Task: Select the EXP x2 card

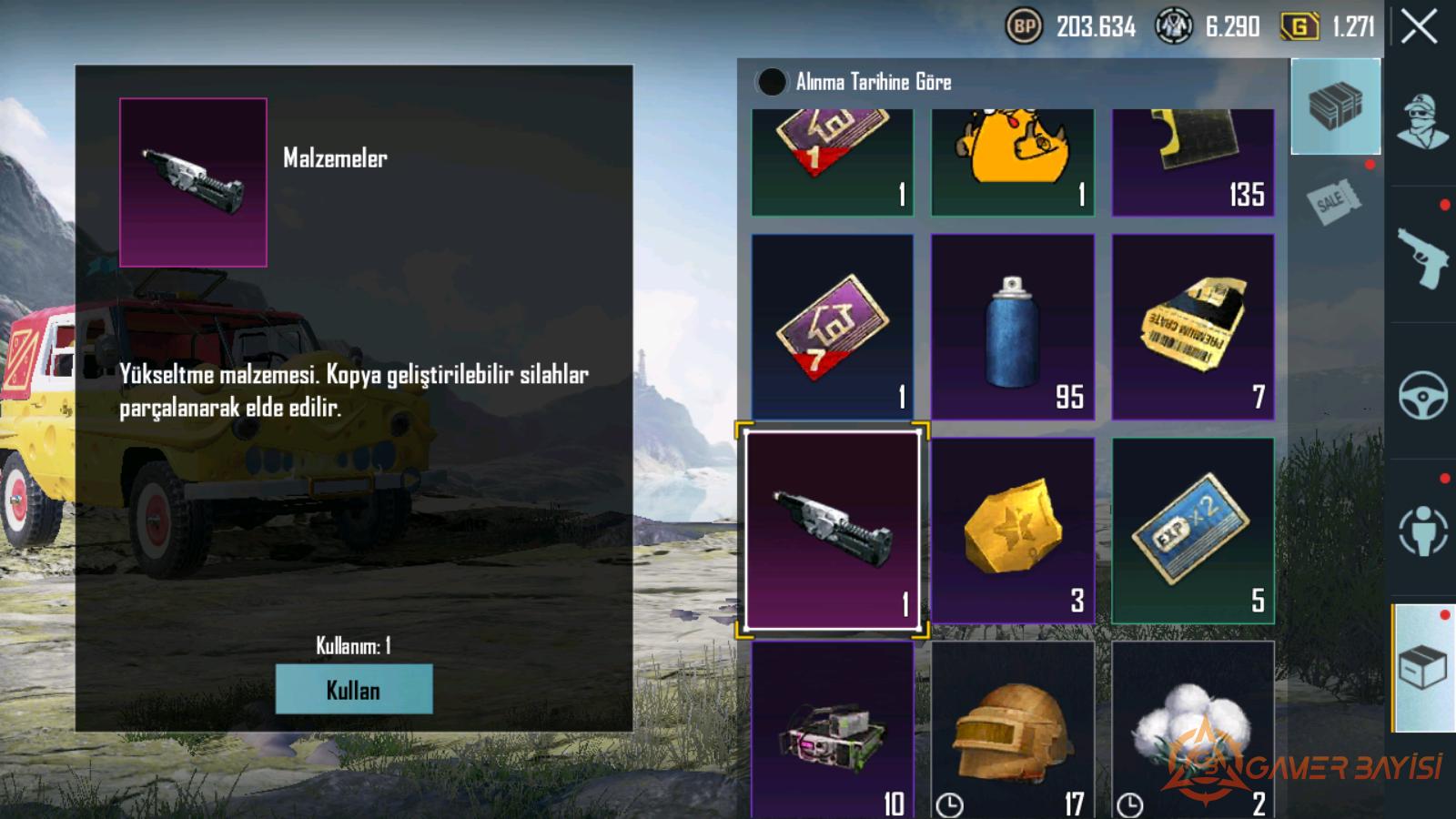Action: [x=1192, y=531]
